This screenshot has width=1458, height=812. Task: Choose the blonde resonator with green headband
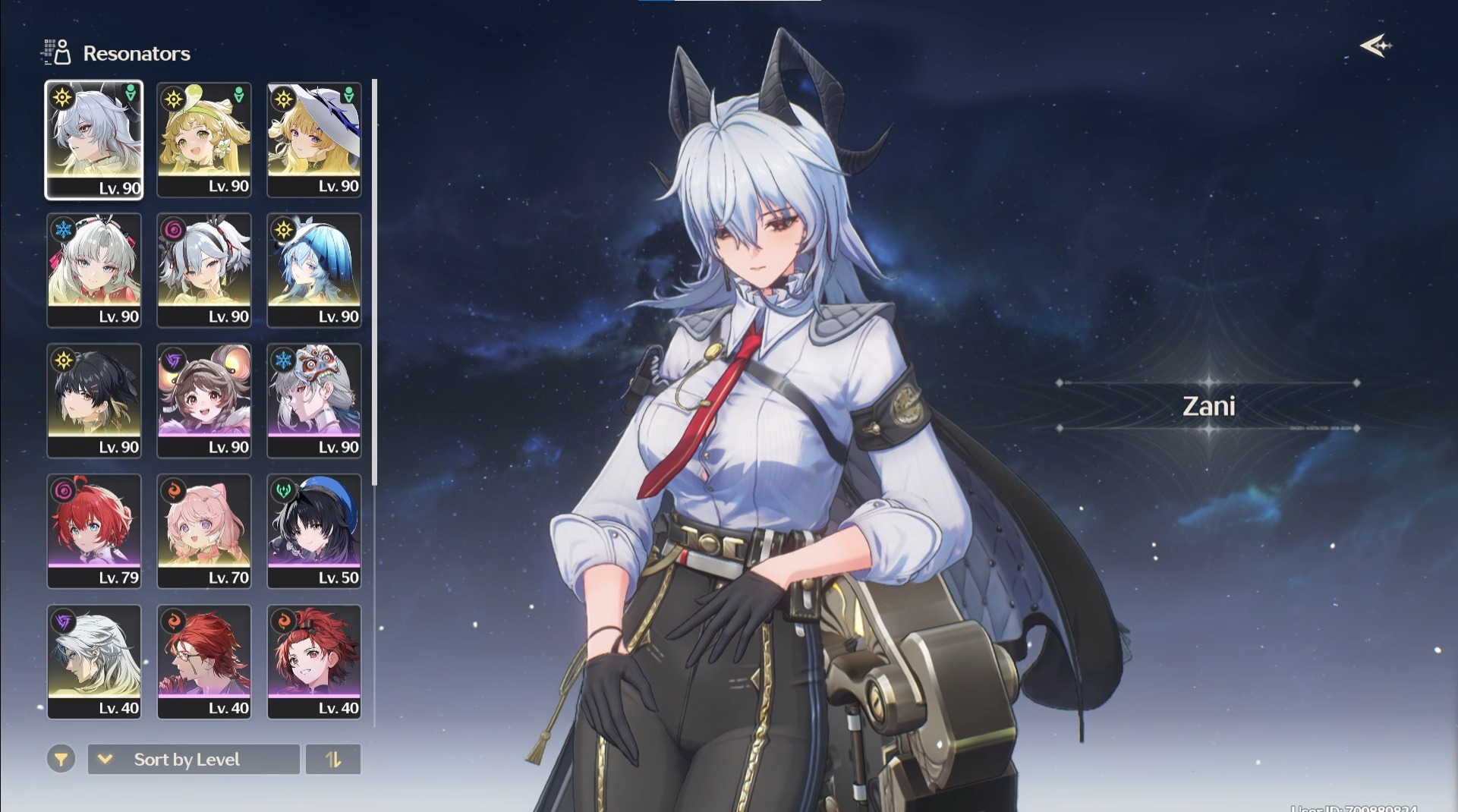(203, 140)
